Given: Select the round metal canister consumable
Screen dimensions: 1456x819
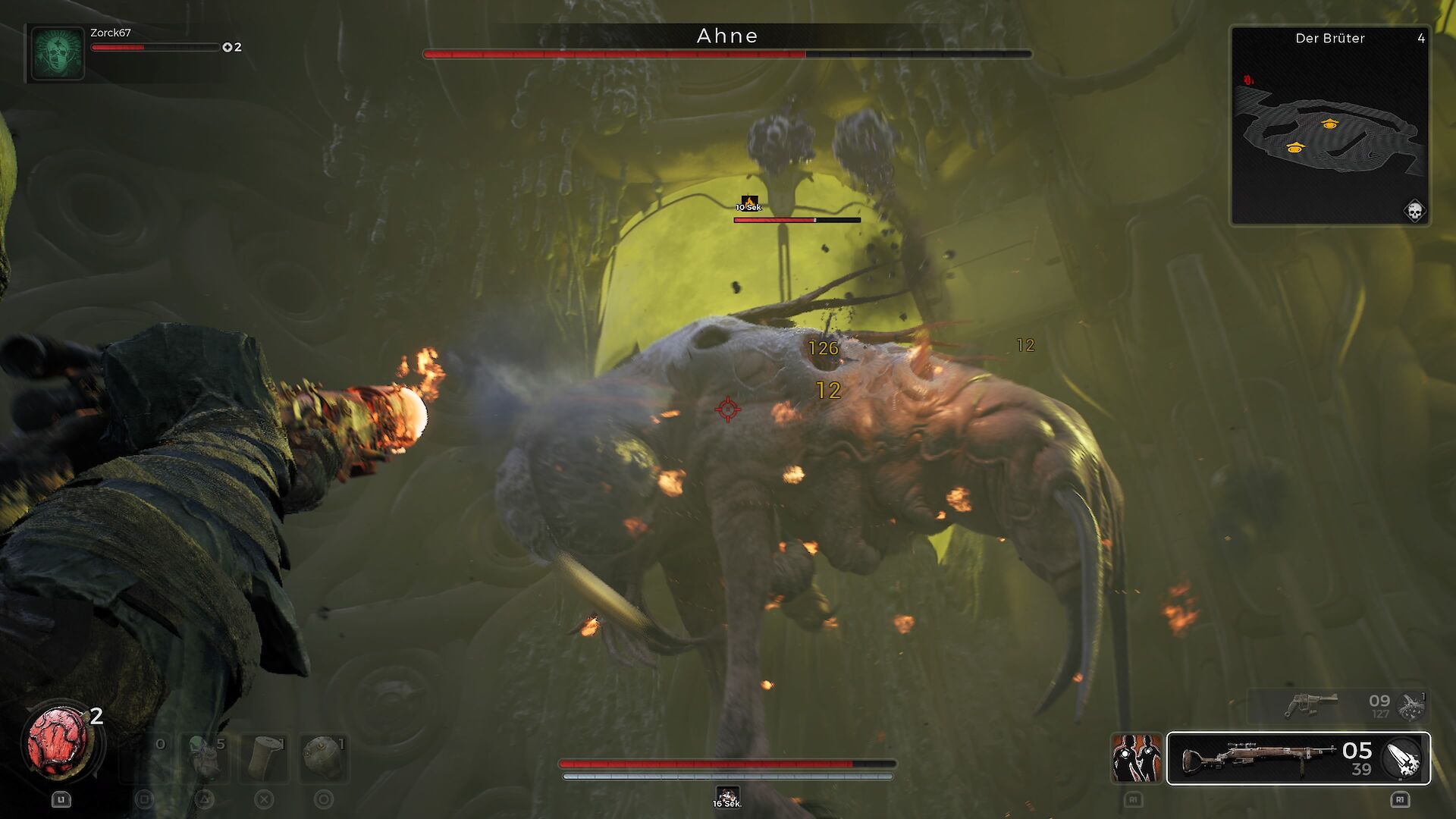Looking at the screenshot, I should coord(324,757).
